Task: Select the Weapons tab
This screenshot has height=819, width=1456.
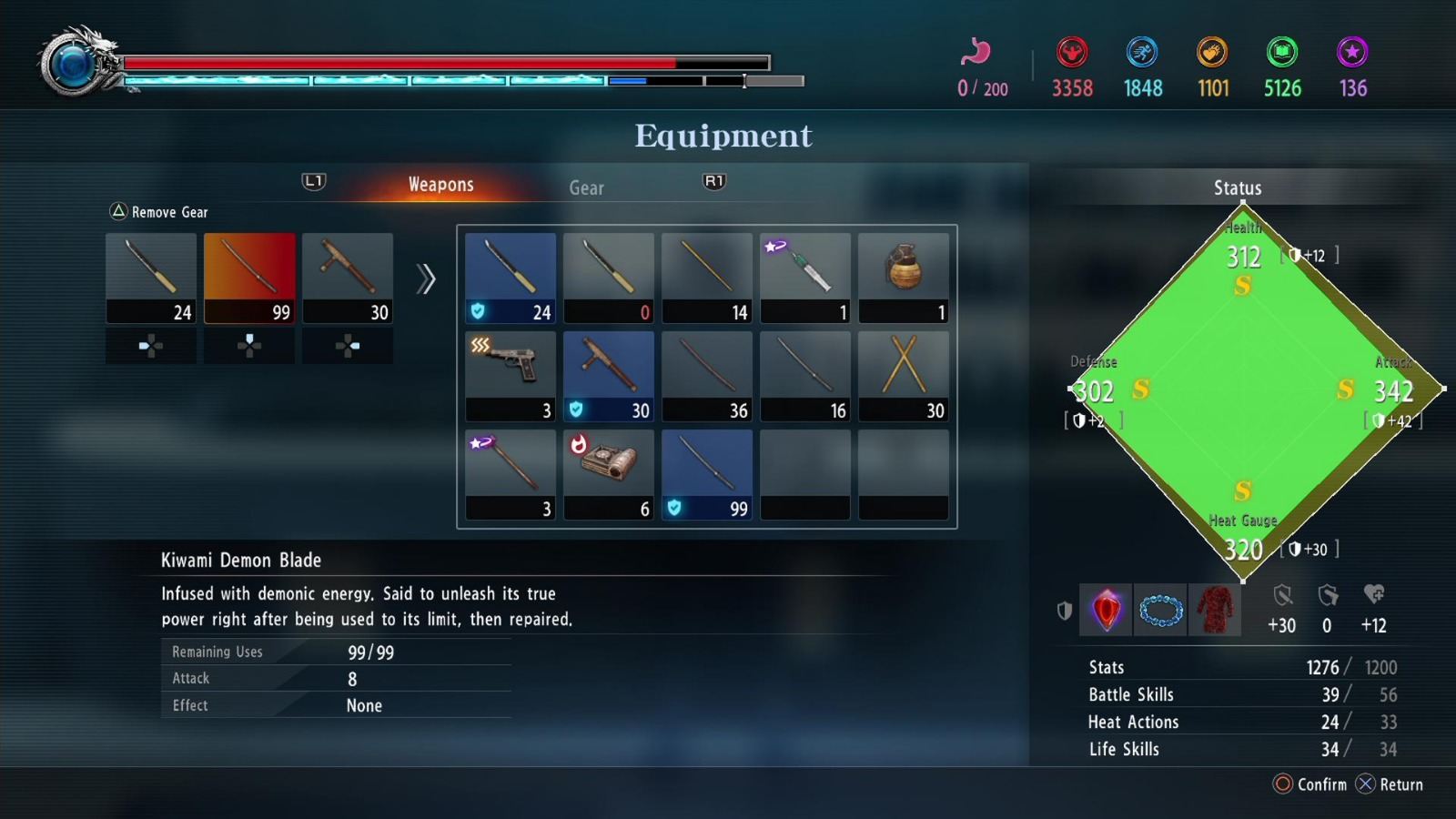Action: click(x=440, y=184)
